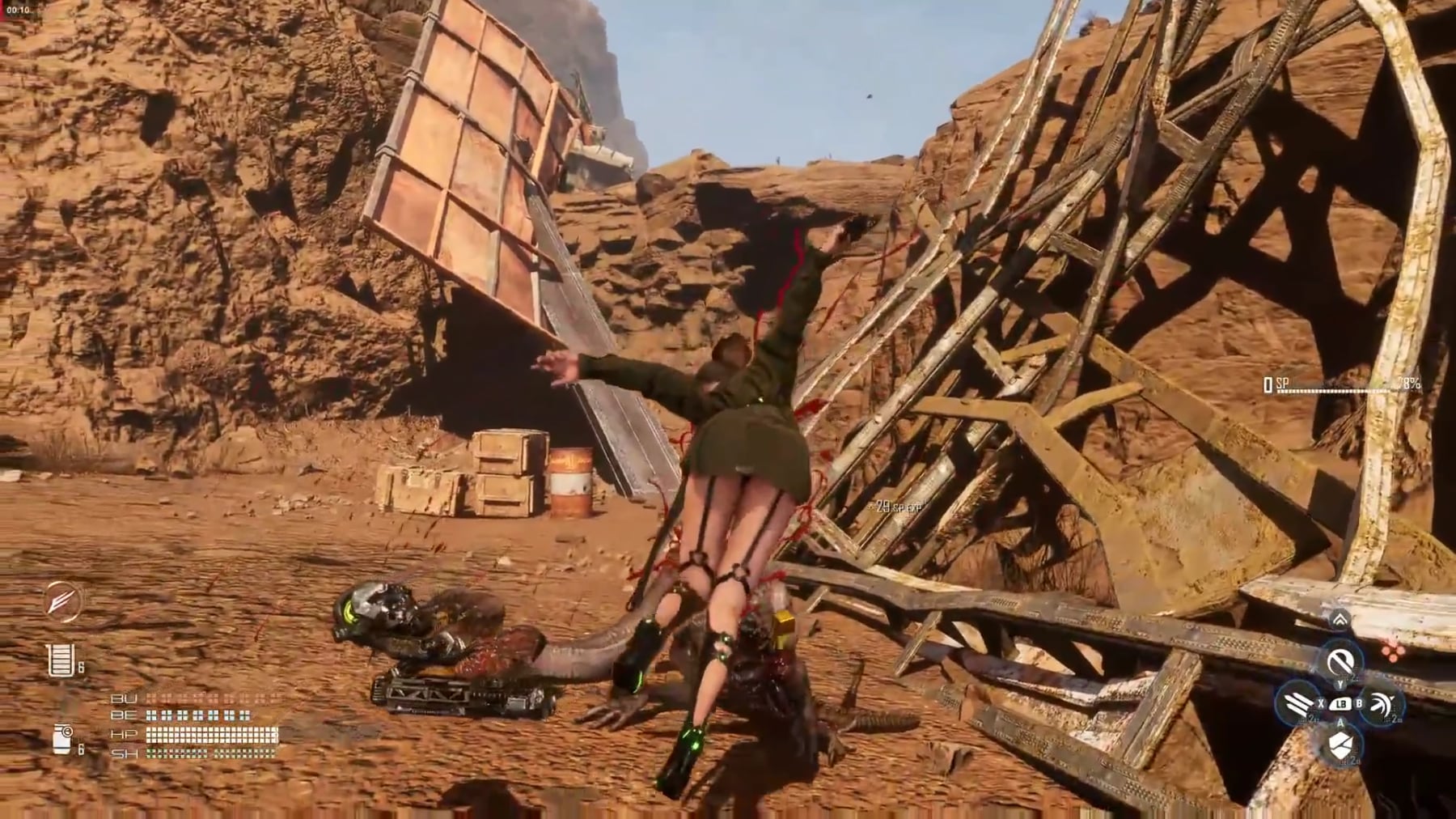Choose the ammo magazine item icon

[x=61, y=660]
